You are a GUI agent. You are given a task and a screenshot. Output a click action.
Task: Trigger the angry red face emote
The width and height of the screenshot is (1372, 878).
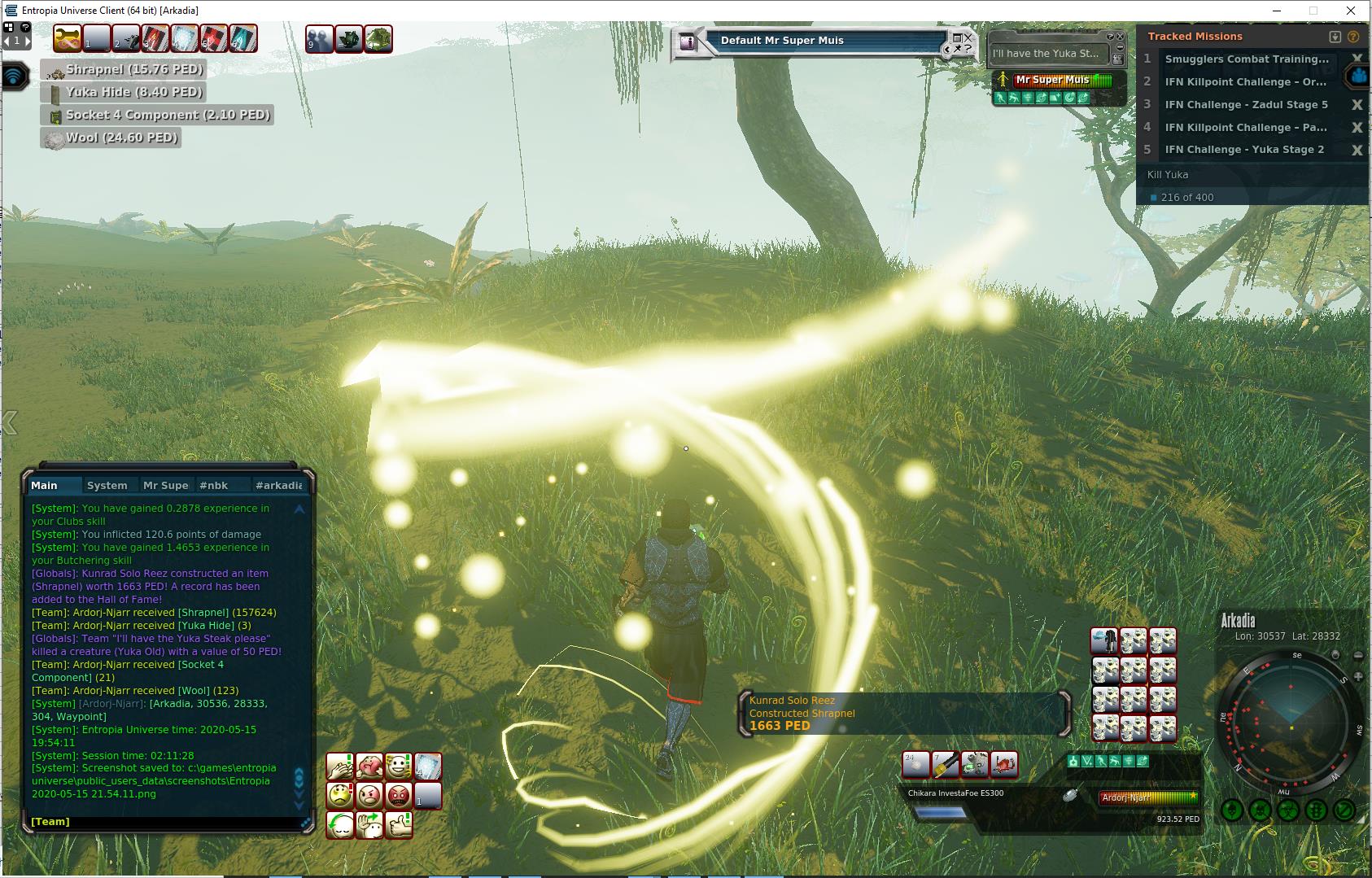(x=399, y=795)
